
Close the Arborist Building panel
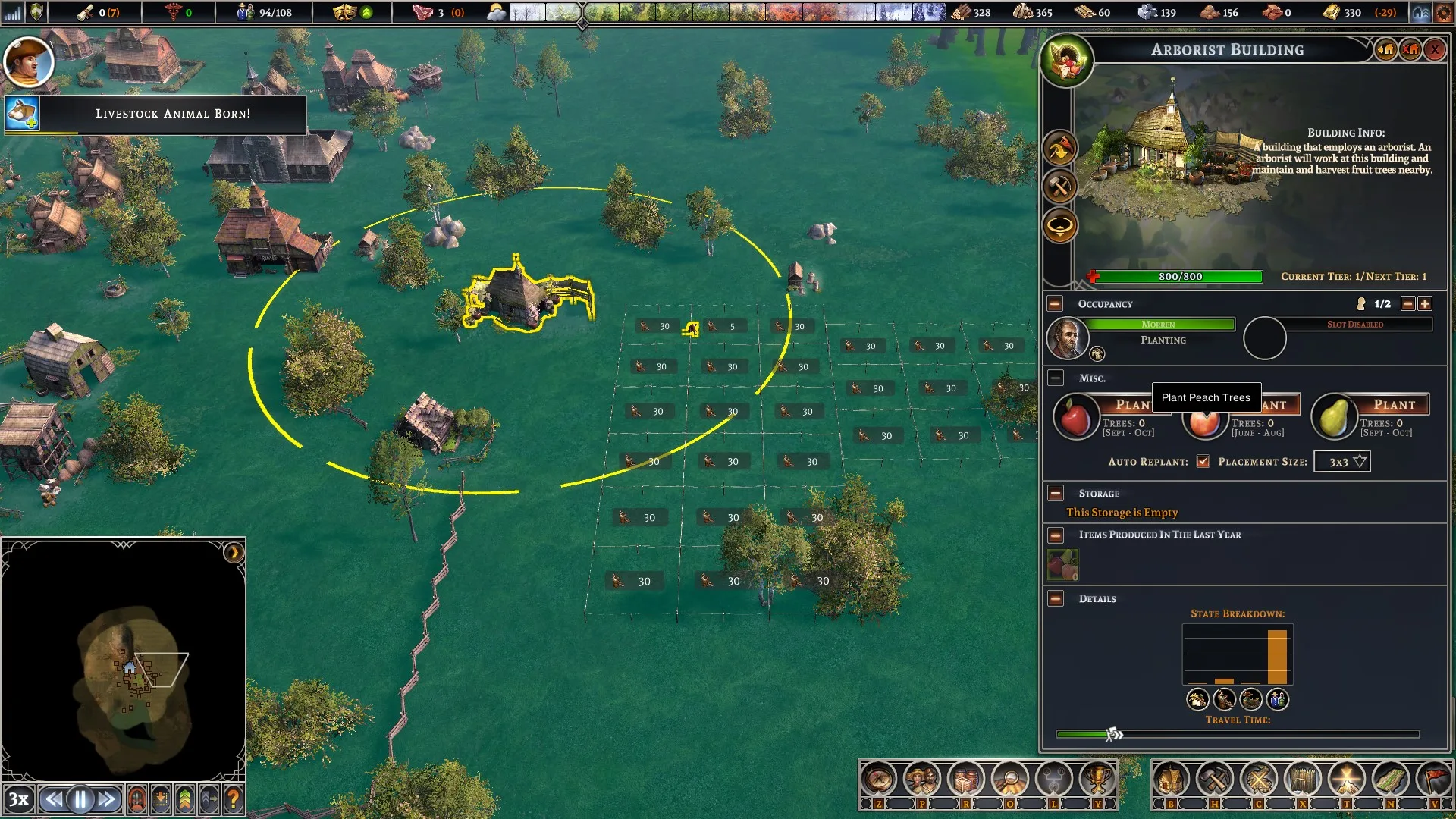pos(1434,50)
